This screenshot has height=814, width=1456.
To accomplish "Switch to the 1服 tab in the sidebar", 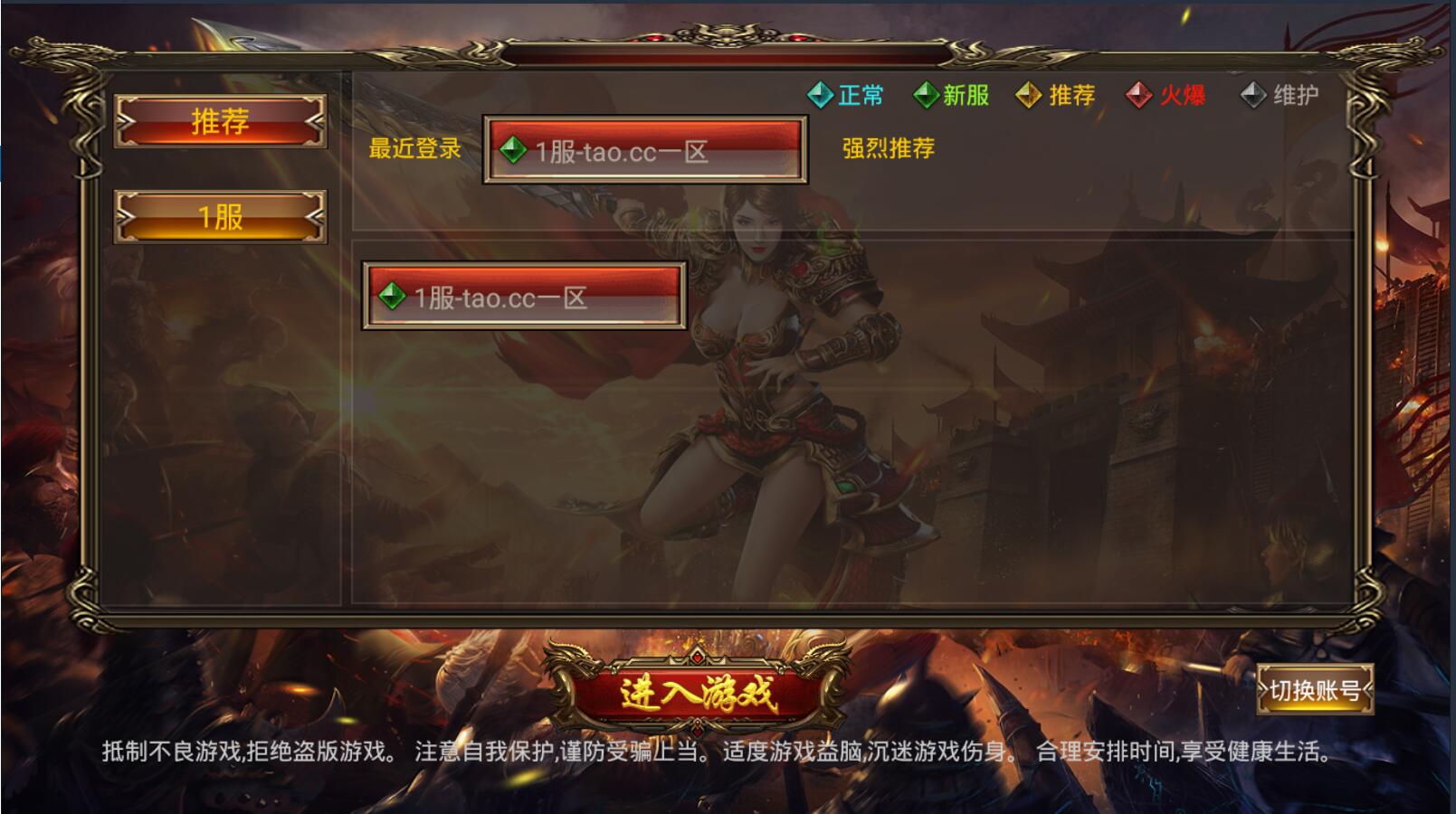I will pos(220,217).
